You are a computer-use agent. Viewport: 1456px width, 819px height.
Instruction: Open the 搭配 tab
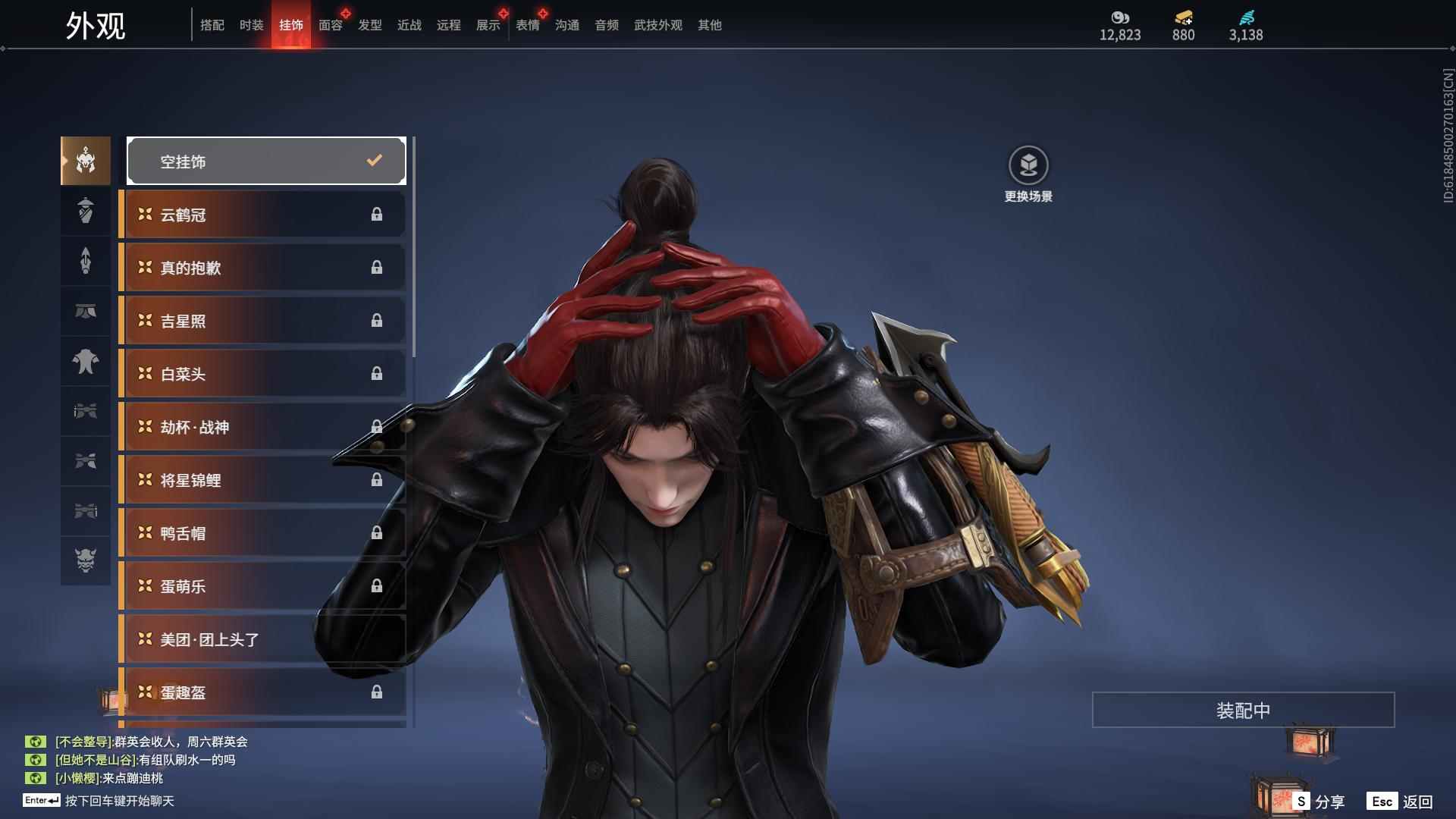(x=212, y=25)
